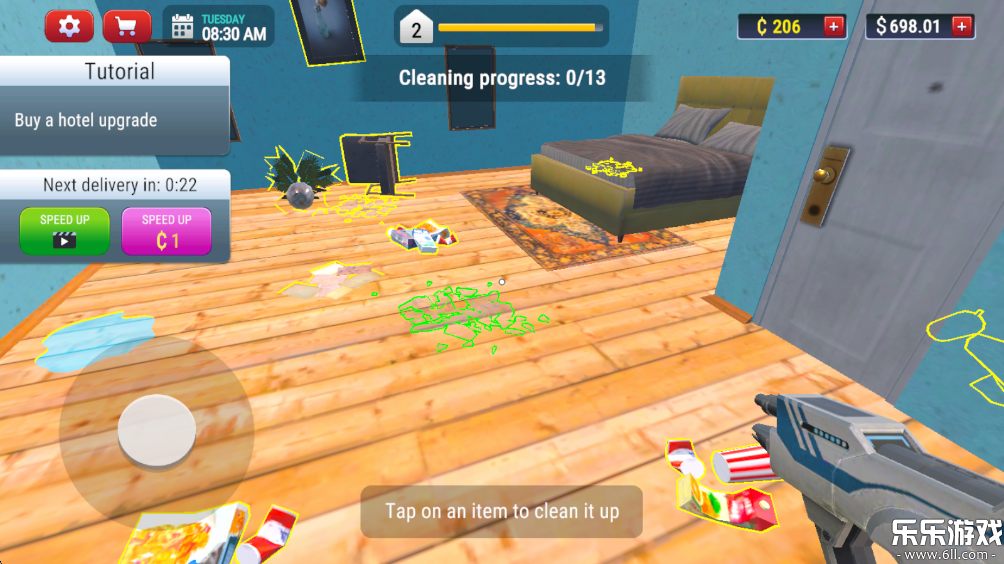The image size is (1004, 564).
Task: Open the shopping cart store
Action: pos(127,26)
